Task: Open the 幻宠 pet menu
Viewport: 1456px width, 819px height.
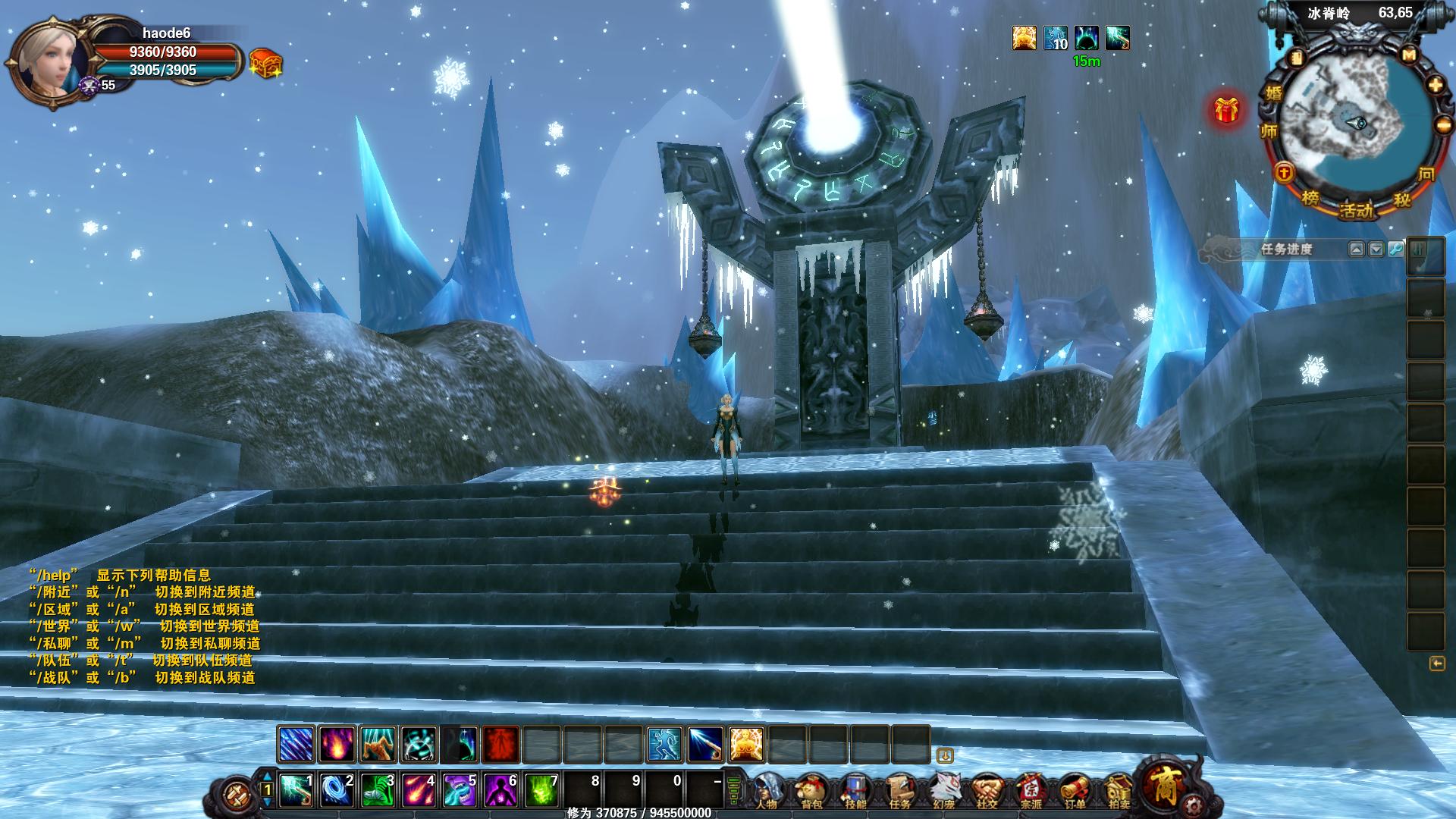Action: point(943,792)
